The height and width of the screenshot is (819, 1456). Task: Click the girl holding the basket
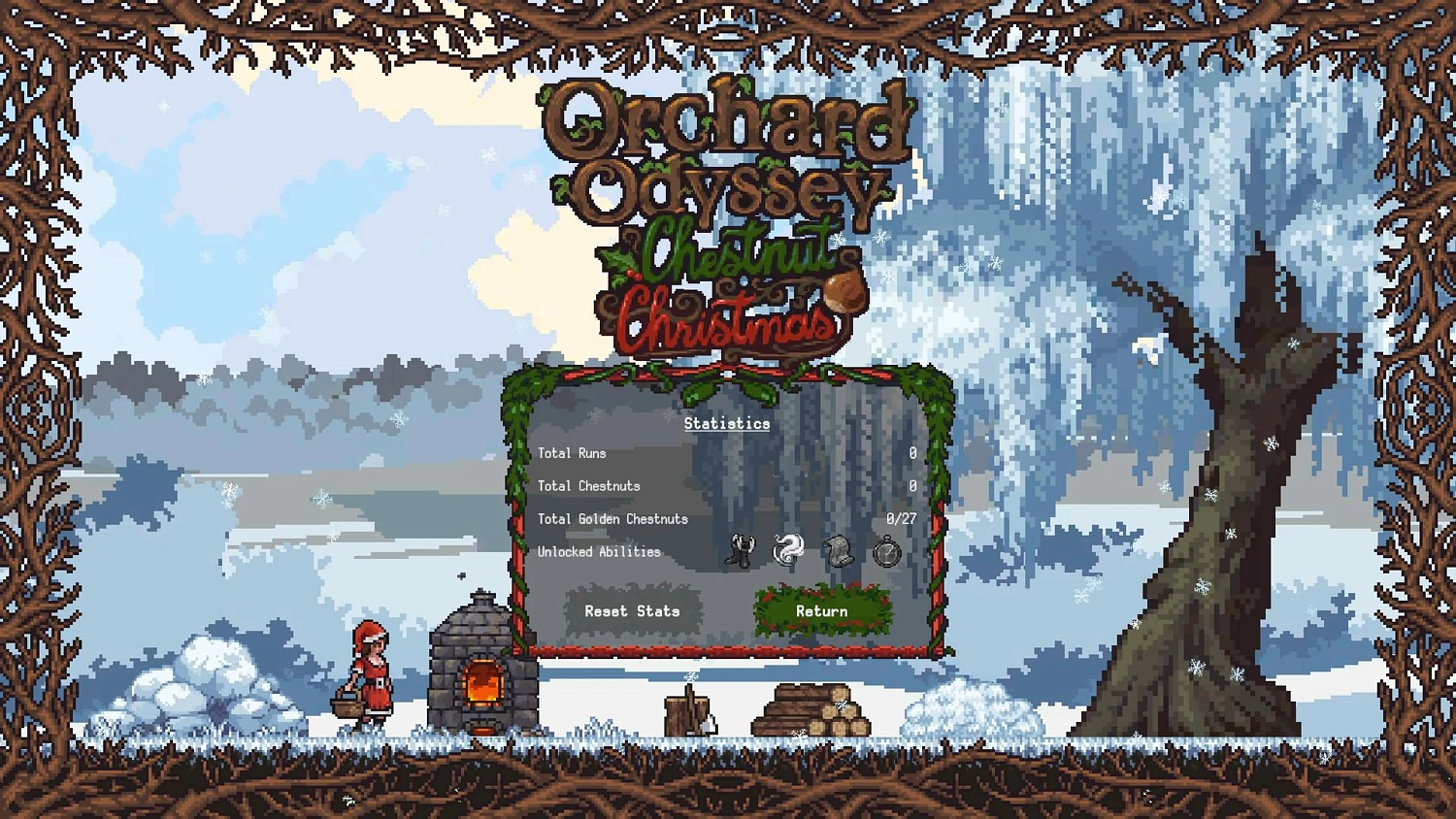(371, 674)
